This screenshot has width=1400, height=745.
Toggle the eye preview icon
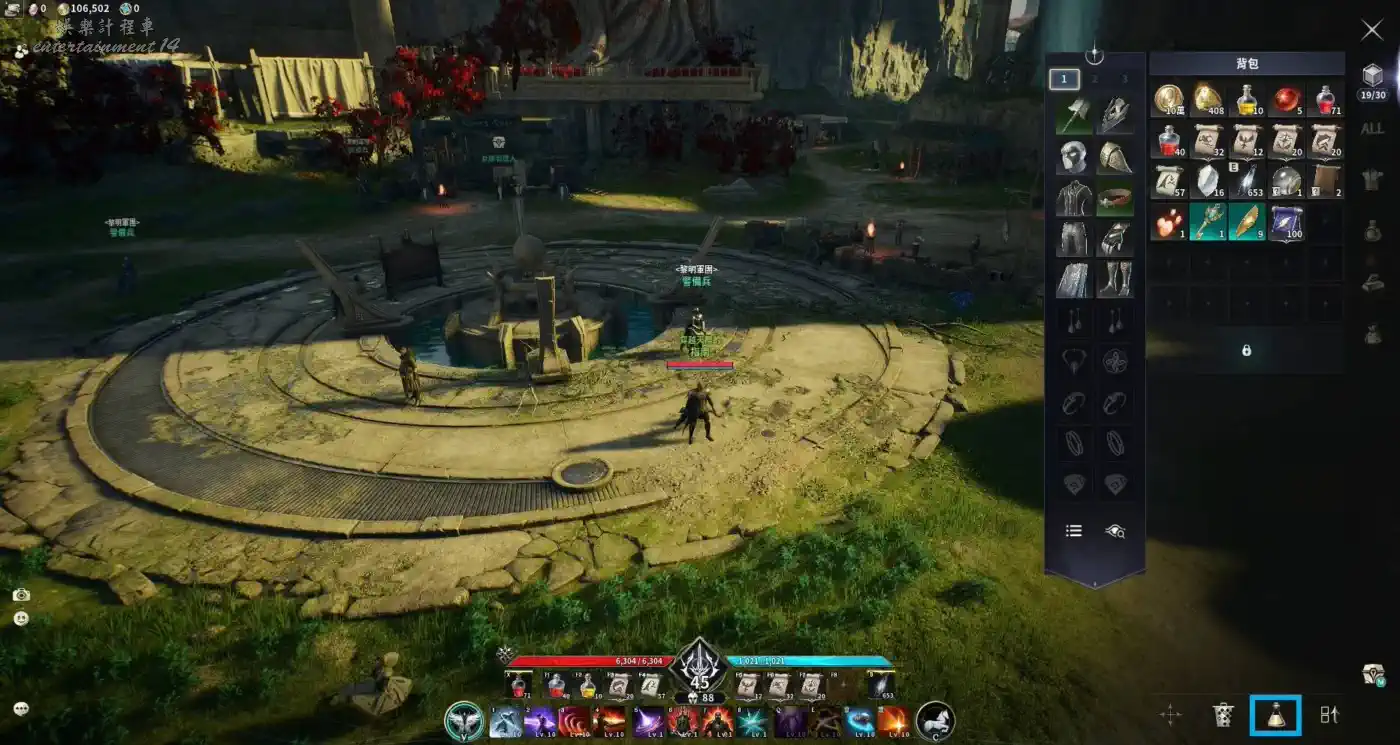(x=1115, y=531)
